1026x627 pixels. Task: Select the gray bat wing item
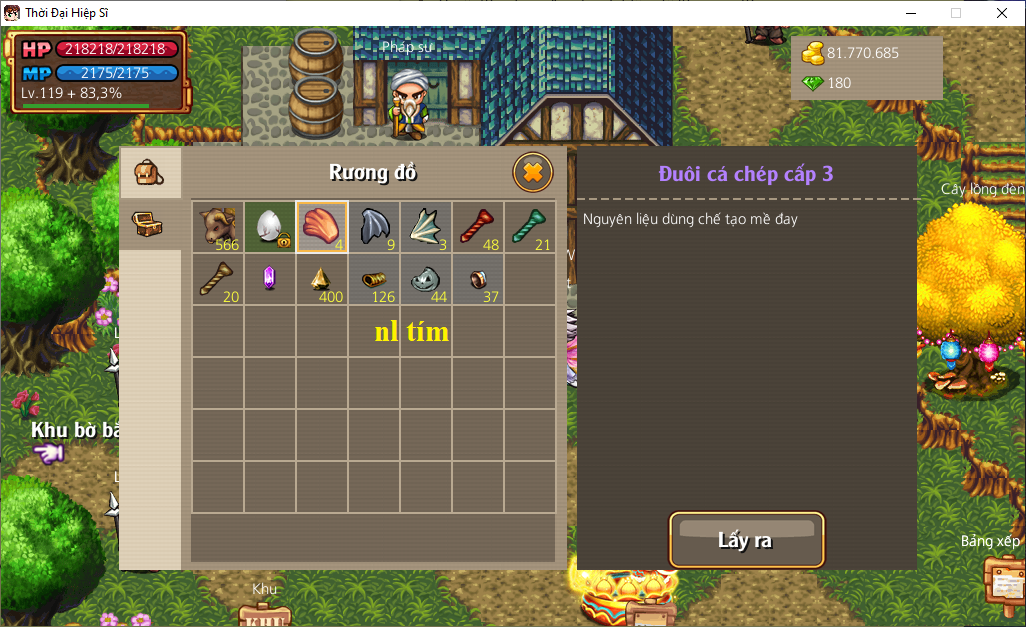click(374, 227)
